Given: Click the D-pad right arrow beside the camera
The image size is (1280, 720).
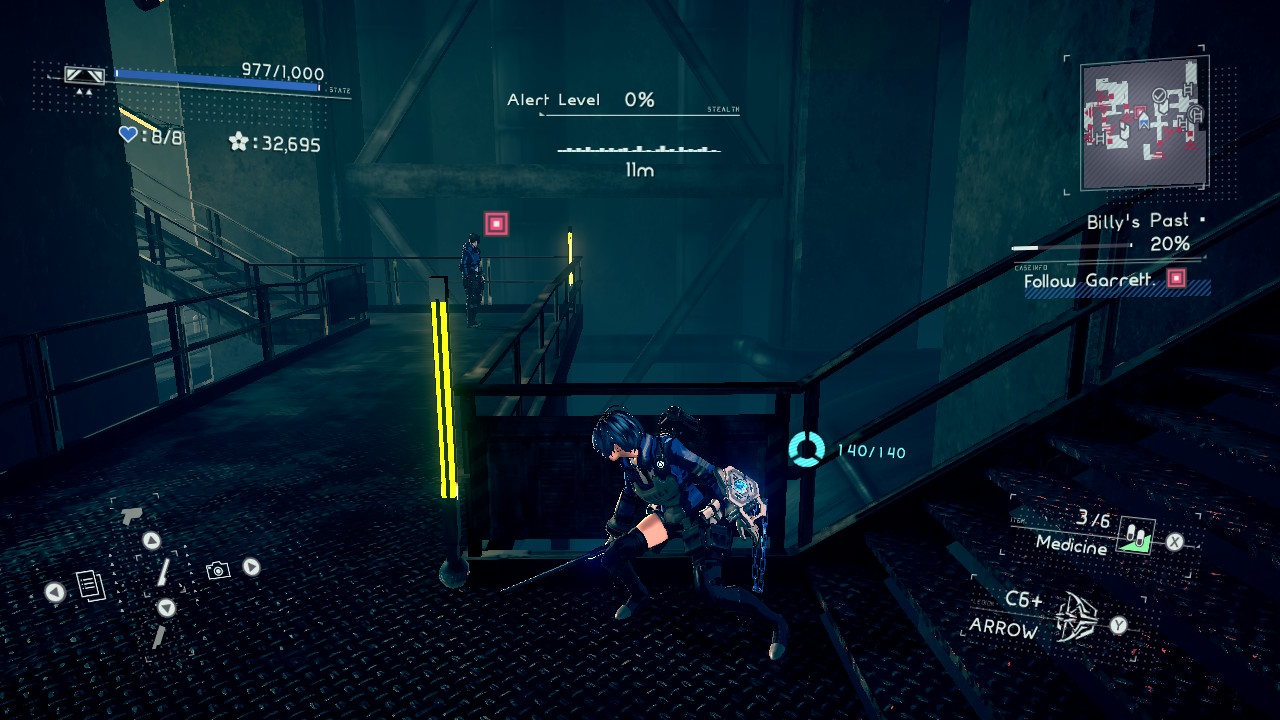Looking at the screenshot, I should click(x=251, y=566).
